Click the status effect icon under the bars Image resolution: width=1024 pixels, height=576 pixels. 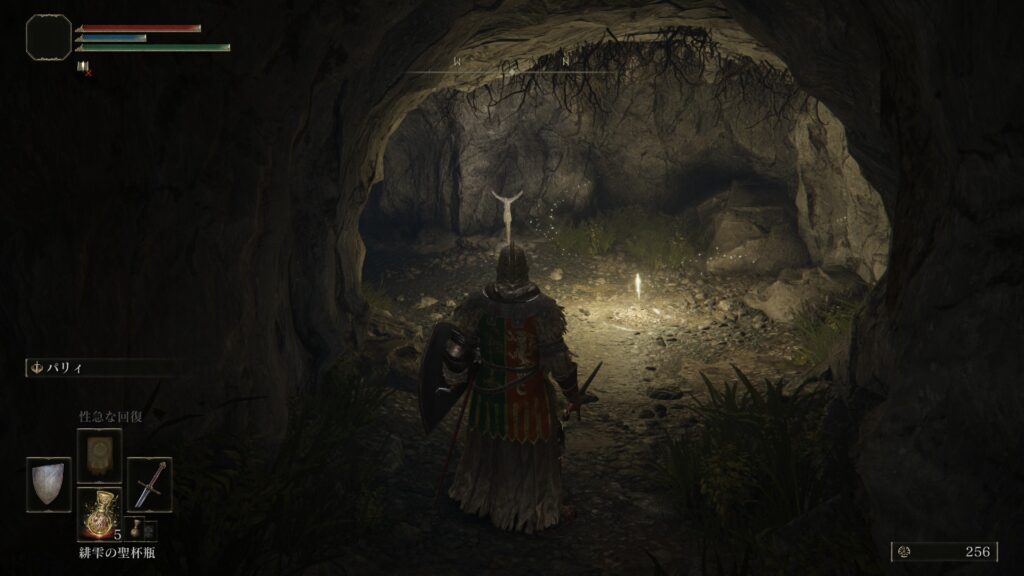click(82, 67)
